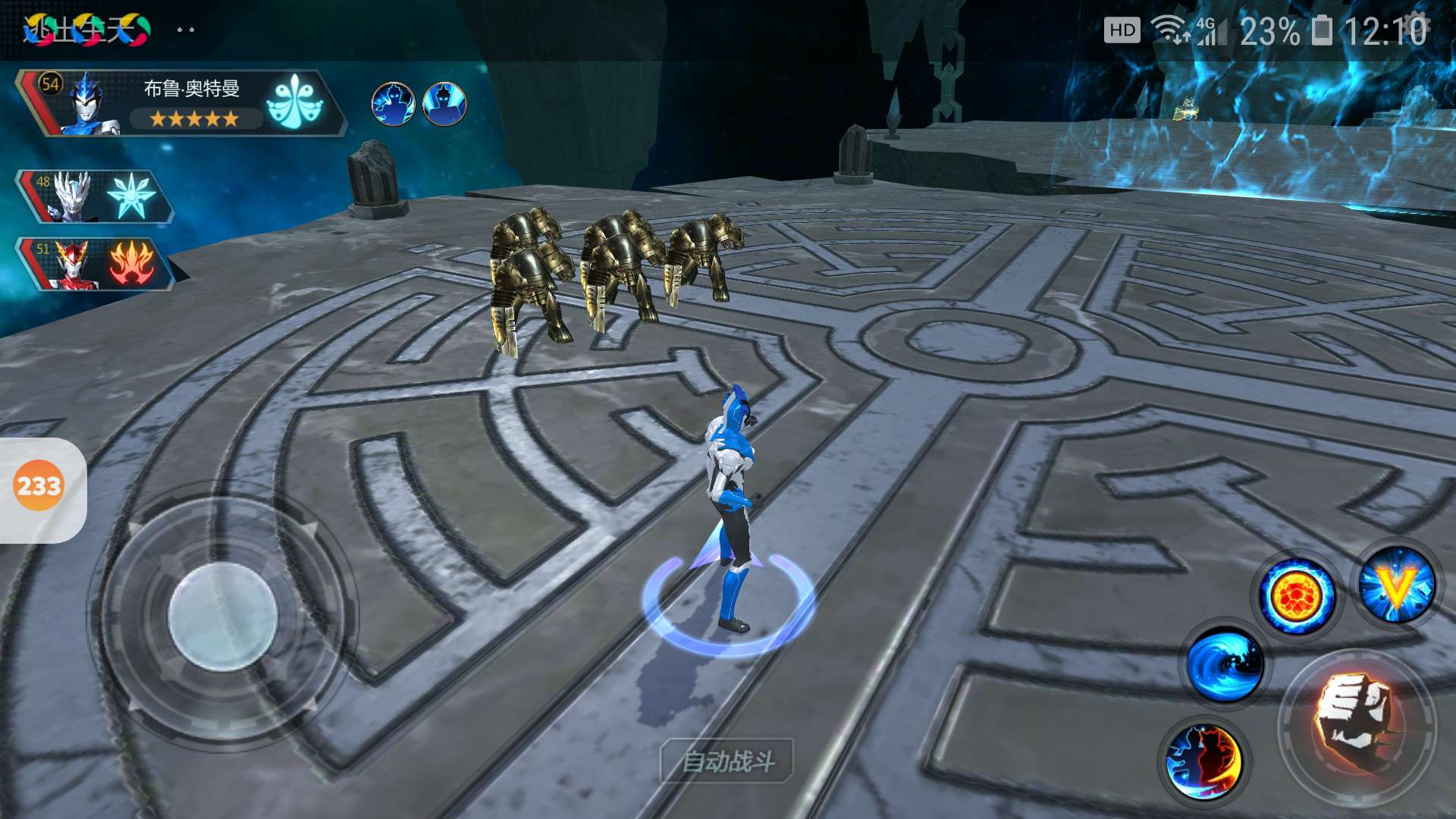Use the orange fireball skill

1296,595
